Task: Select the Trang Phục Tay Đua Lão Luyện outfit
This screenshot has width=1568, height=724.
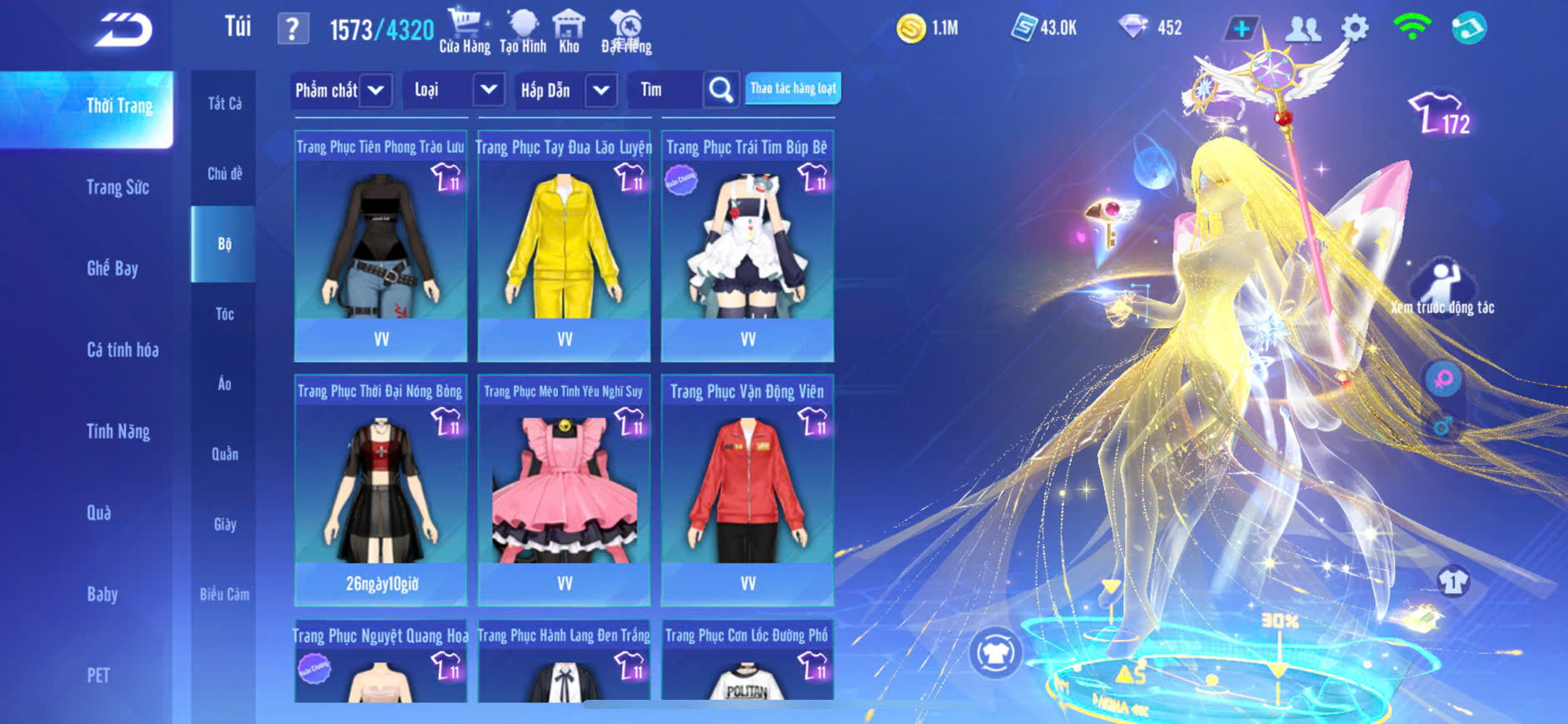Action: click(x=564, y=245)
